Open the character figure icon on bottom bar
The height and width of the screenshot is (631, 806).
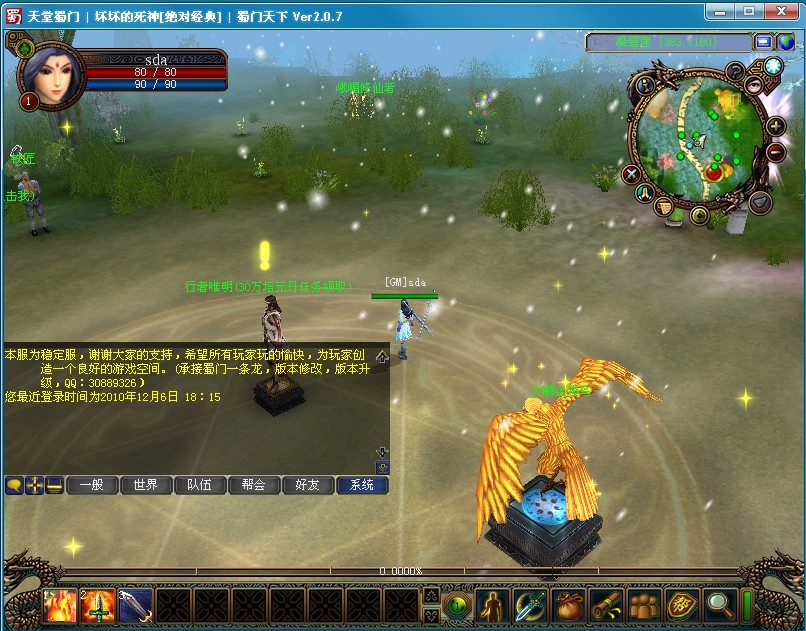[492, 605]
